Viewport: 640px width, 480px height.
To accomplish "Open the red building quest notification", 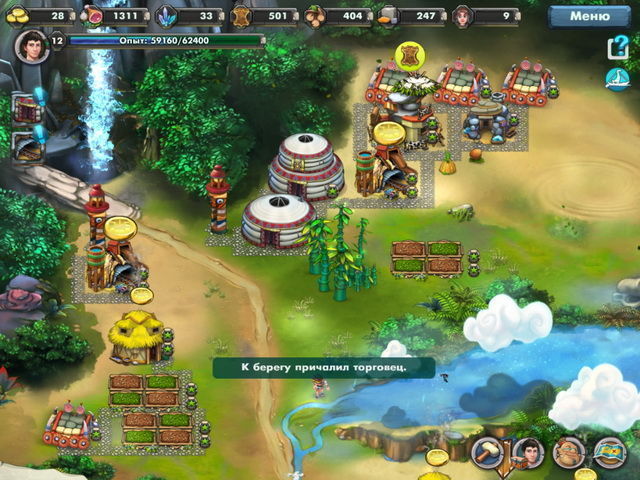I will 29,107.
